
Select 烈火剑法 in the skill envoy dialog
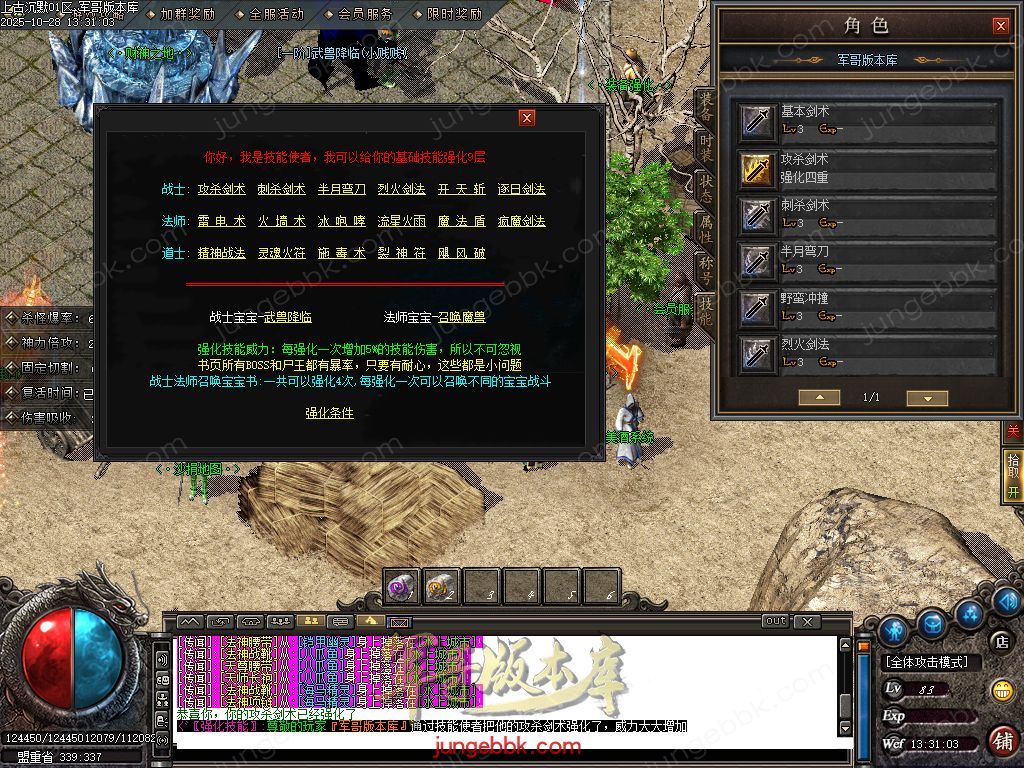(x=401, y=189)
